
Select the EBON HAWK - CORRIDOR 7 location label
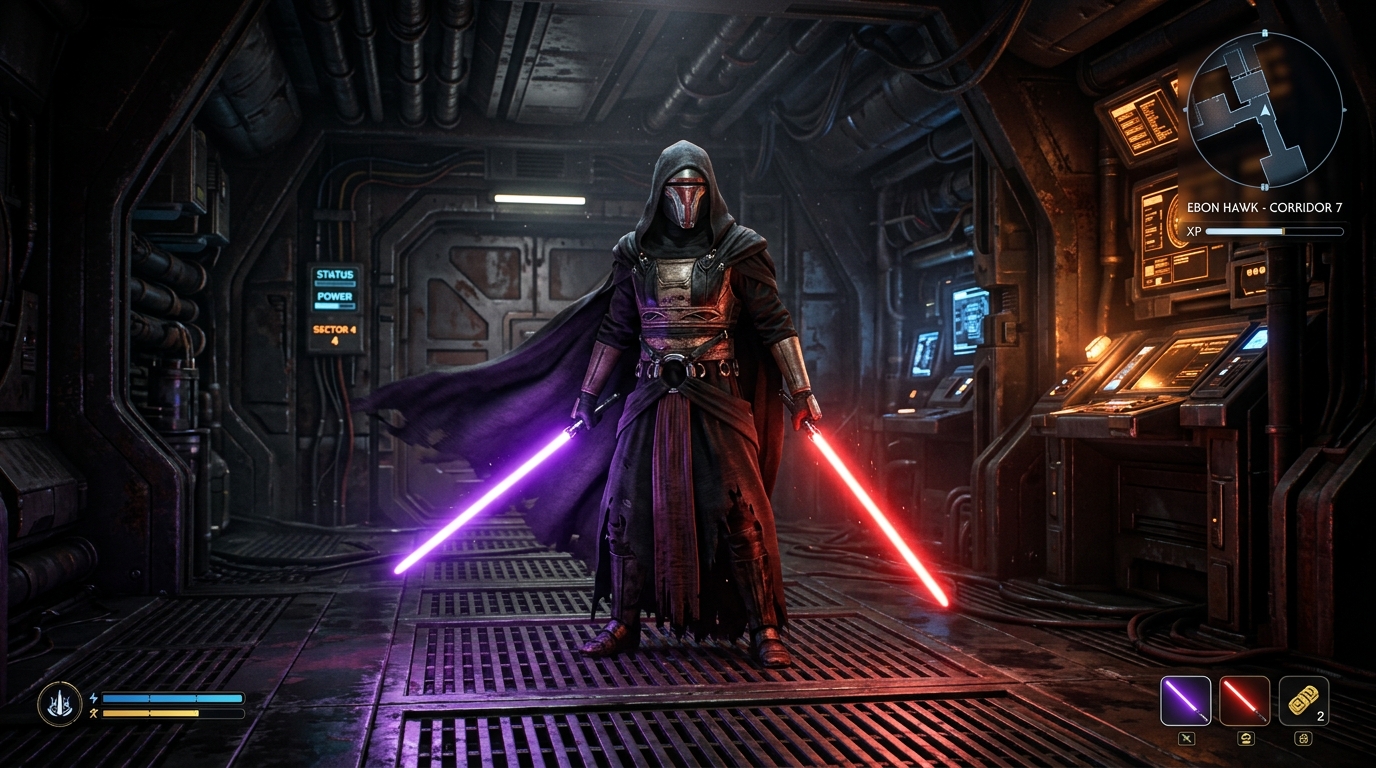click(x=1265, y=207)
